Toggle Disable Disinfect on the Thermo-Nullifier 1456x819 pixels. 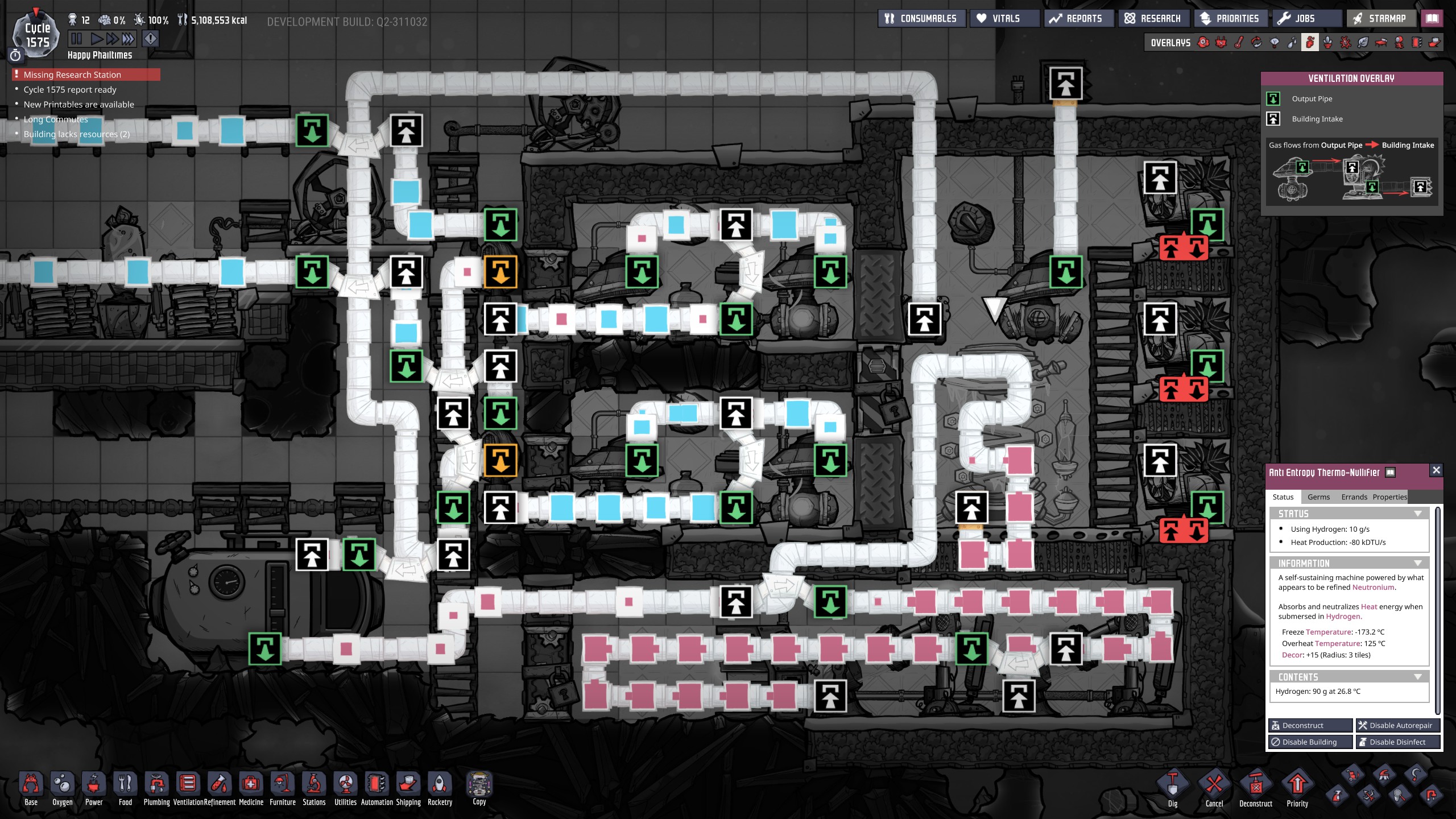[x=1399, y=742]
